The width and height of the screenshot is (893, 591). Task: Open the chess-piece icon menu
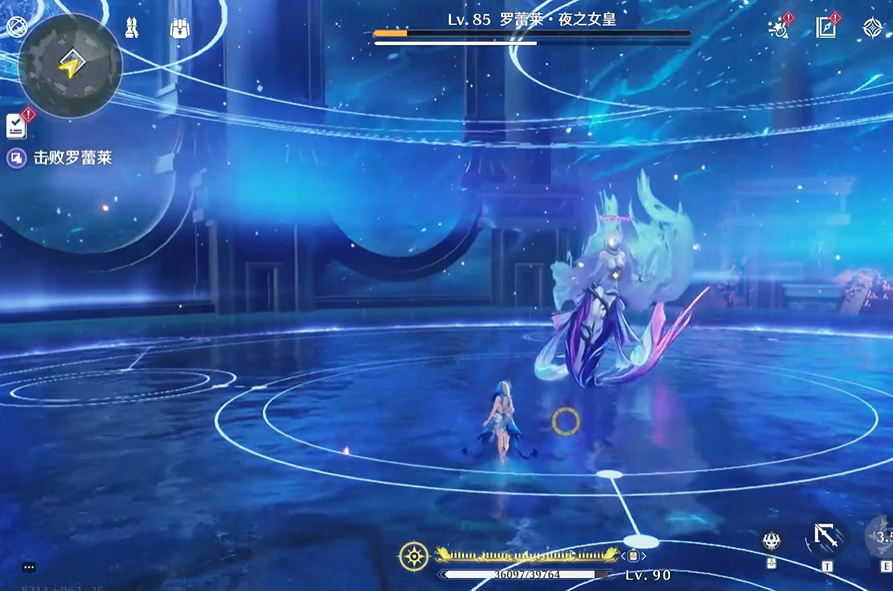pos(131,28)
